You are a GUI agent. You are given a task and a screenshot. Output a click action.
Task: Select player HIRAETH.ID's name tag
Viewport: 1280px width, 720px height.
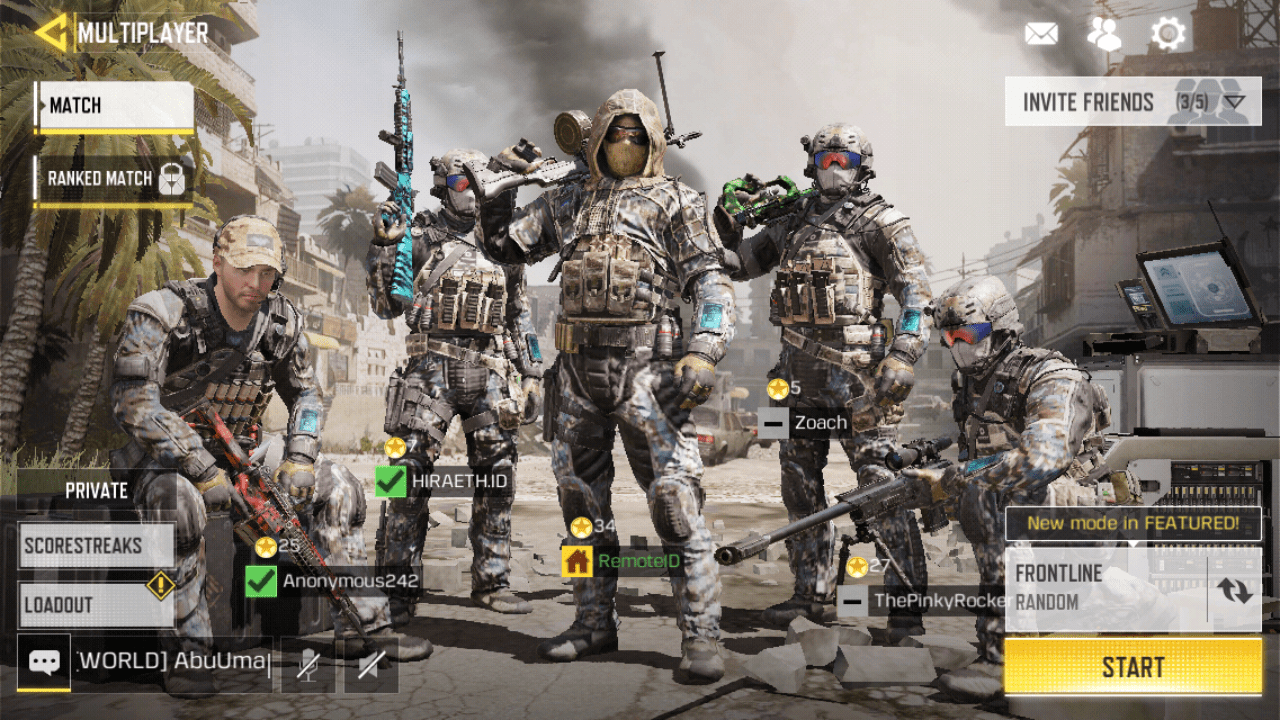(x=445, y=481)
